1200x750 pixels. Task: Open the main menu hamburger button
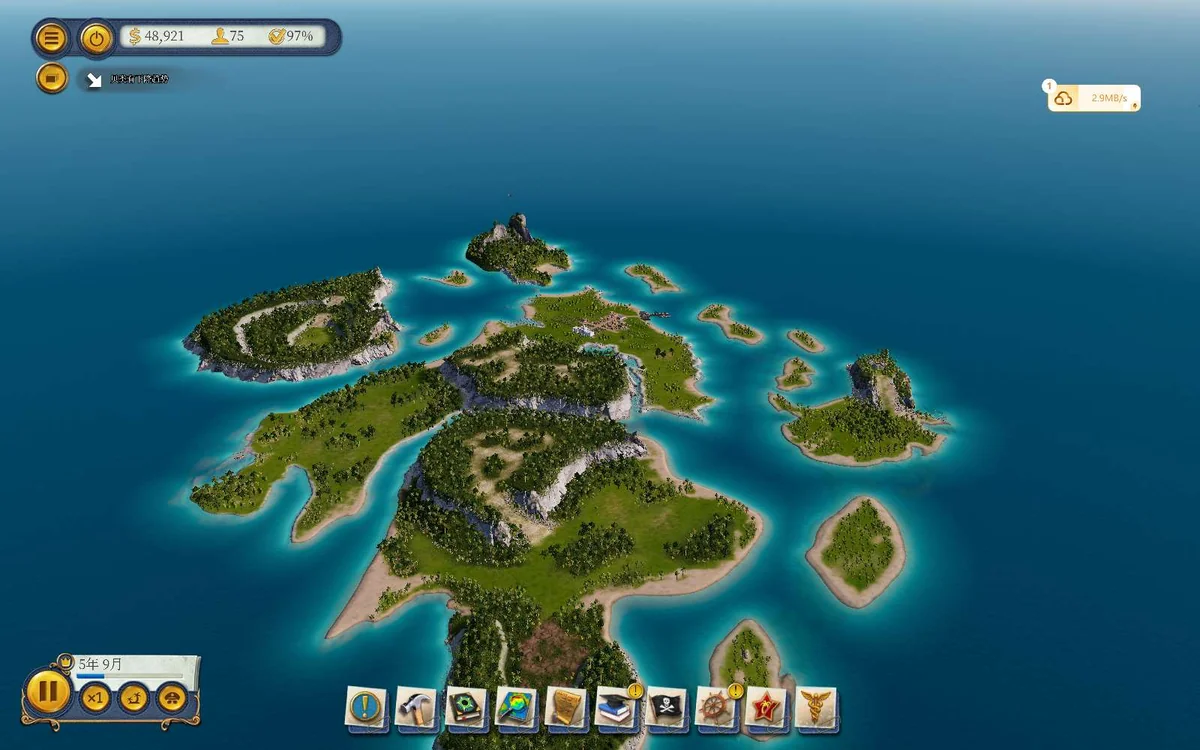[51, 39]
